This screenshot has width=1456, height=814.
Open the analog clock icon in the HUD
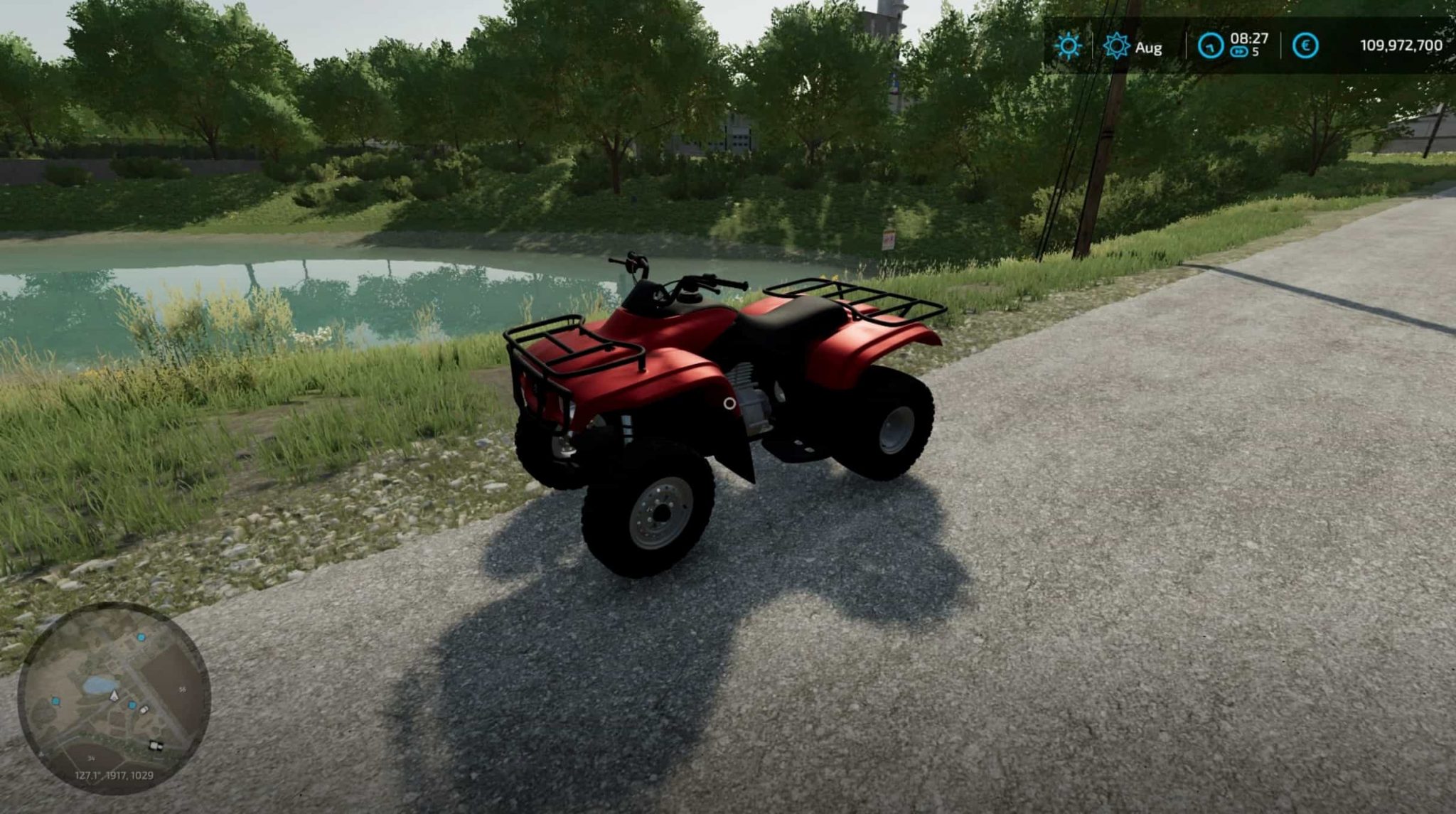[1211, 45]
